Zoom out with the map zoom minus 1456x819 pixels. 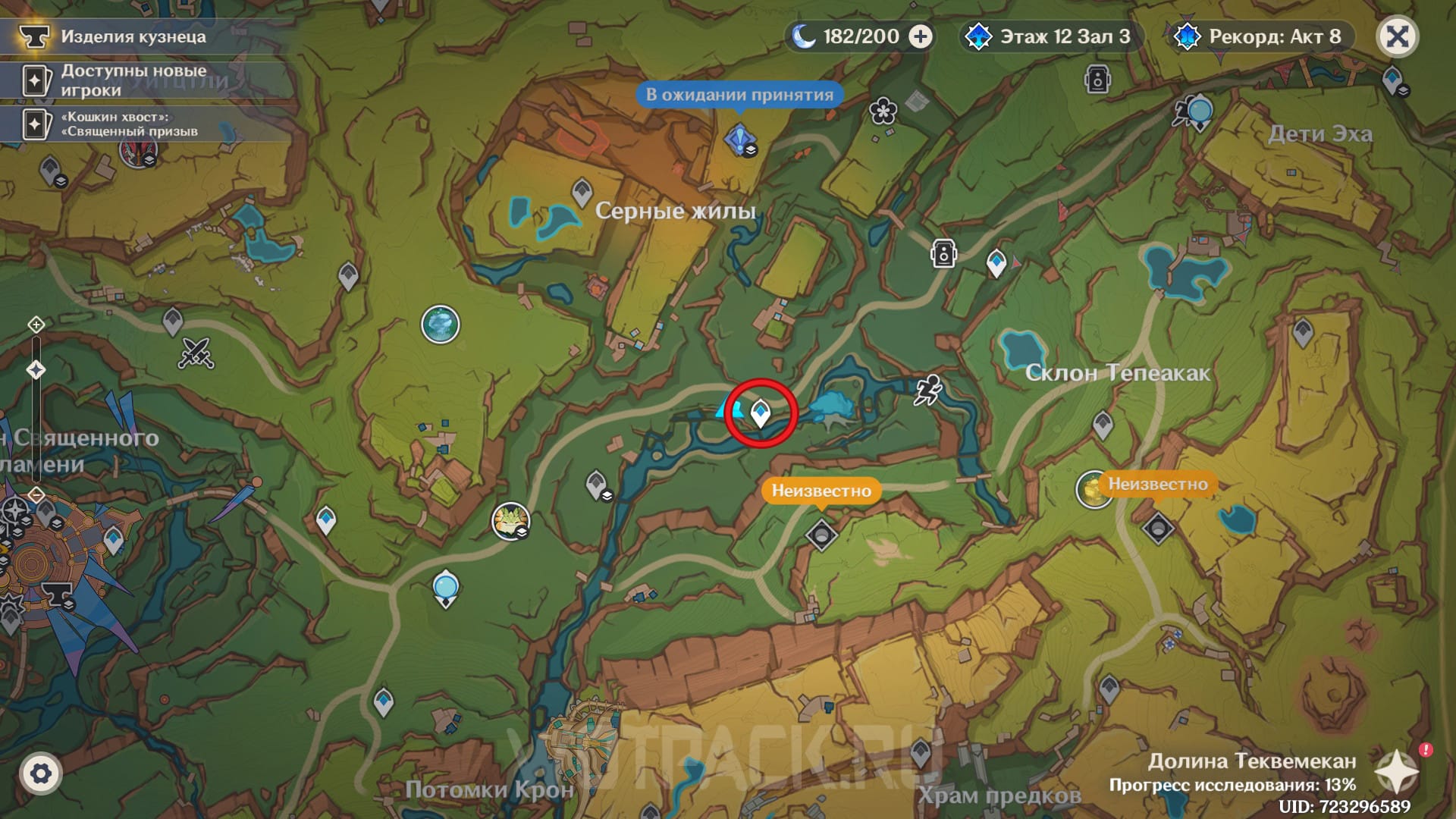[x=36, y=495]
